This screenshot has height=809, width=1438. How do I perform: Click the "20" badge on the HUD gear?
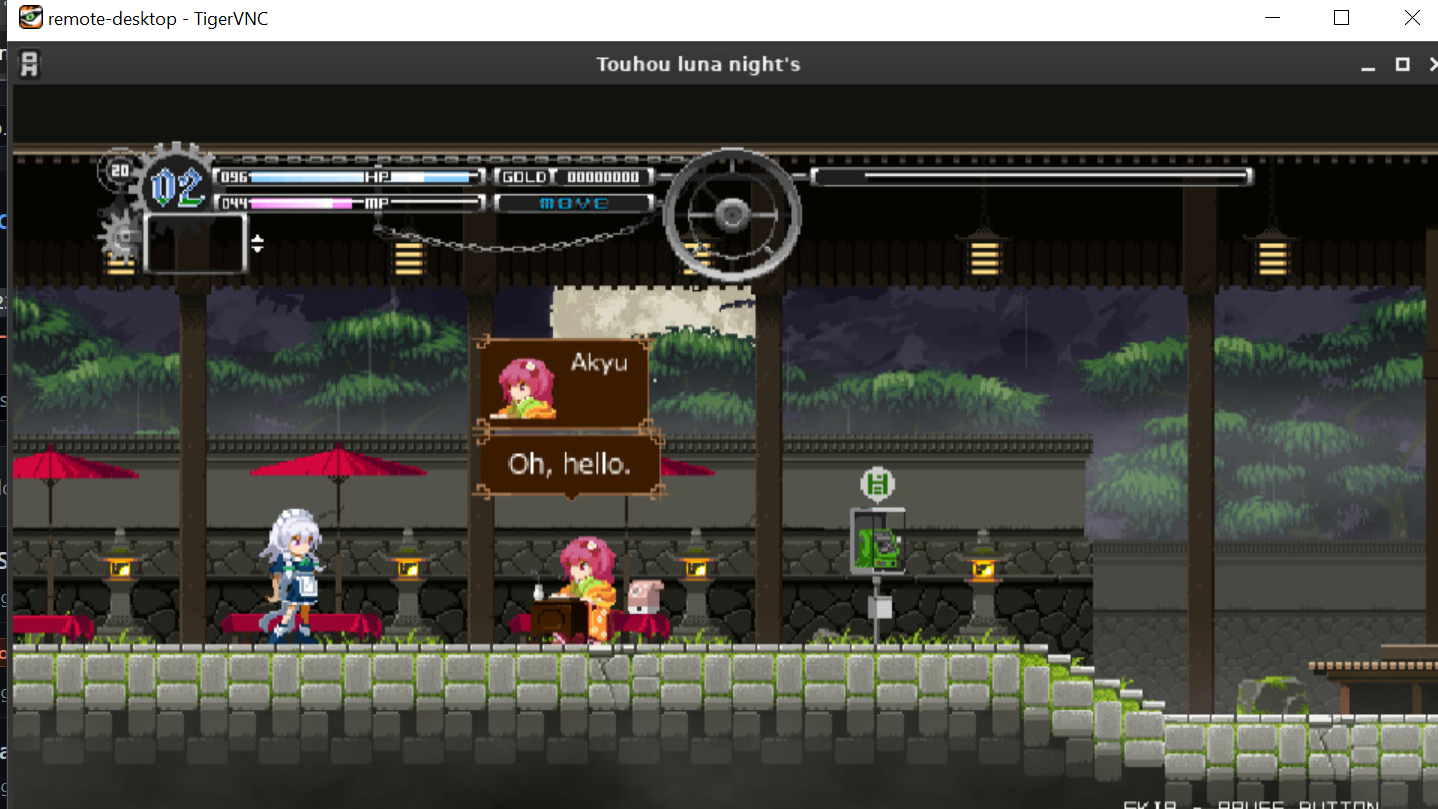click(120, 169)
